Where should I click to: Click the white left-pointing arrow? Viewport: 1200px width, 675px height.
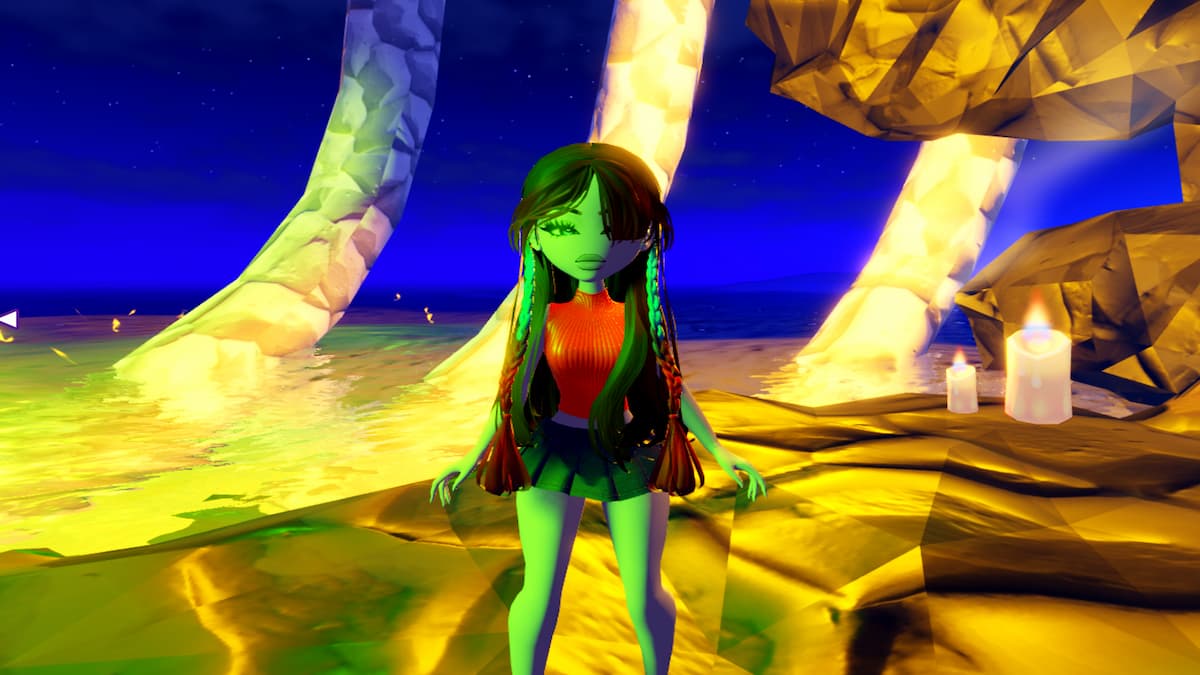coord(9,319)
